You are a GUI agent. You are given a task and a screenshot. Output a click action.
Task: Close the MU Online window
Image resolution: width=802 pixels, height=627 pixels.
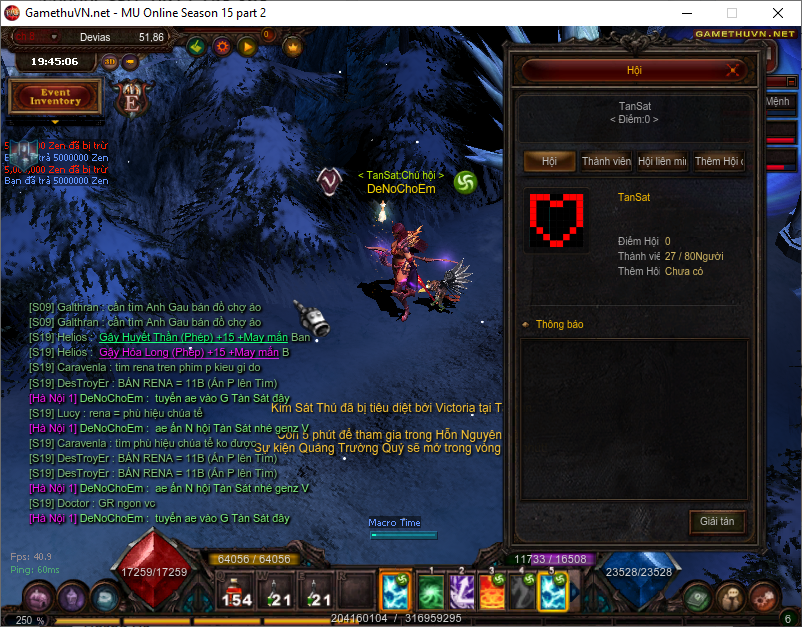coord(777,14)
